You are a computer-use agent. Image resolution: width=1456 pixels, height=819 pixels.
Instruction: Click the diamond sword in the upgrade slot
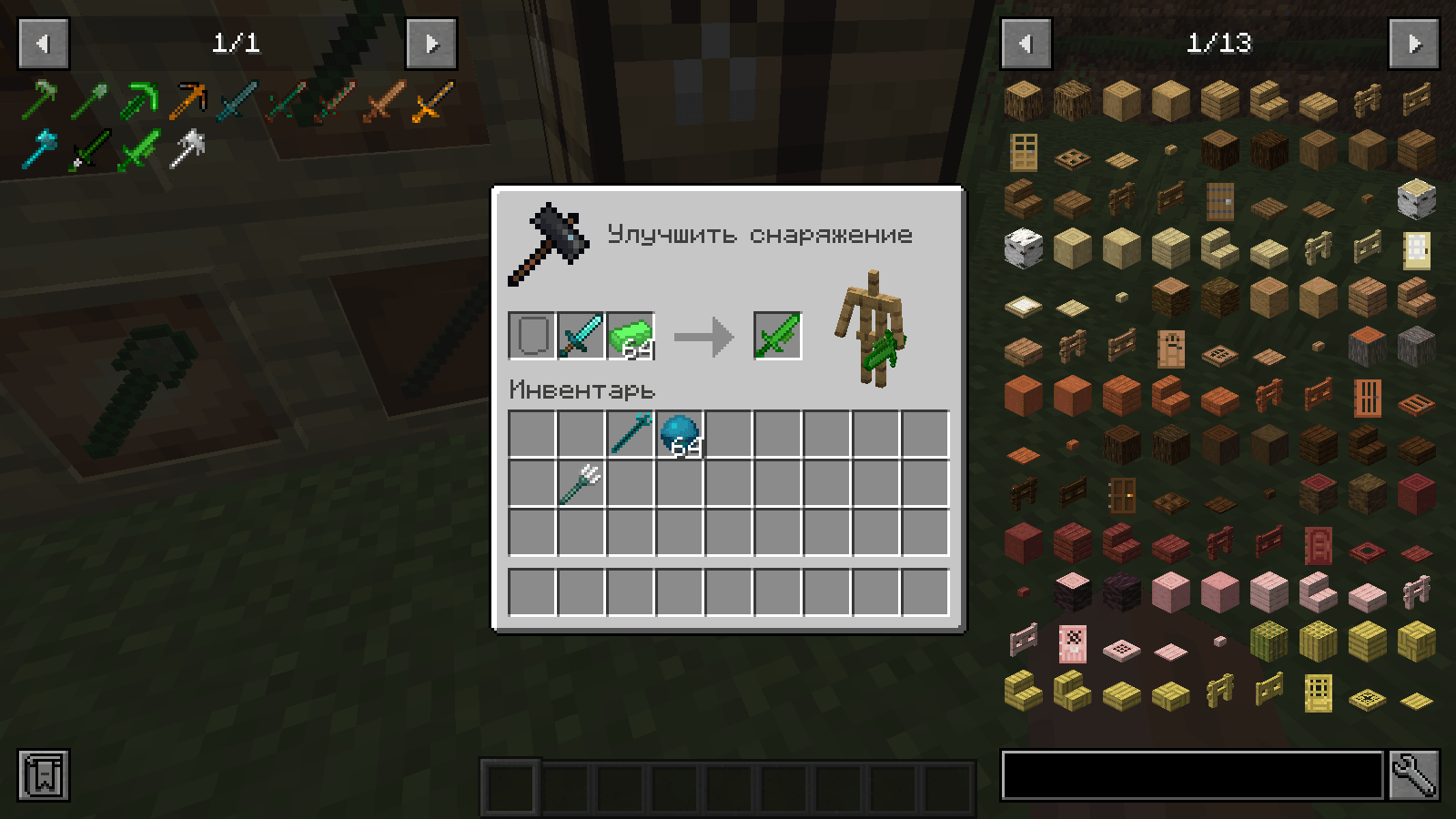click(x=580, y=335)
